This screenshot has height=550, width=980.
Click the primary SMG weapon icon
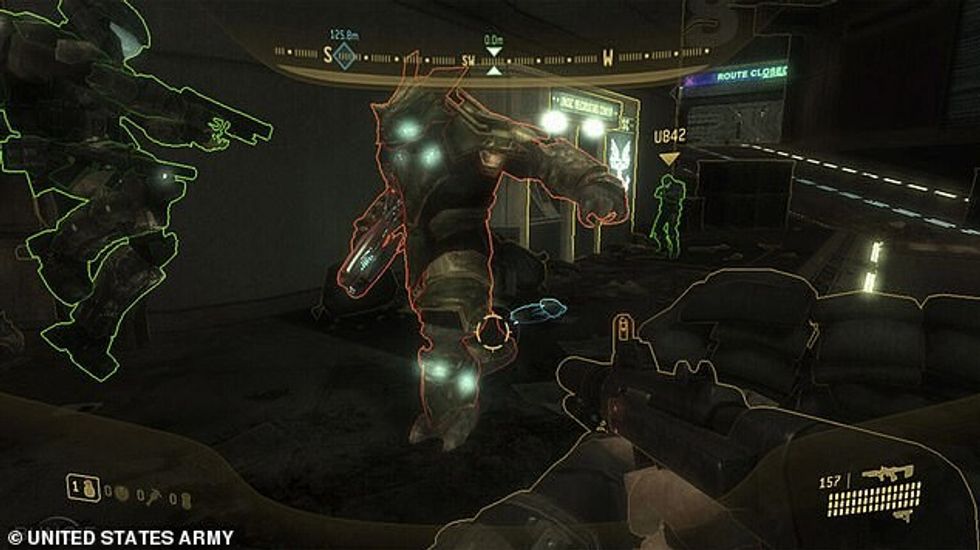click(886, 472)
